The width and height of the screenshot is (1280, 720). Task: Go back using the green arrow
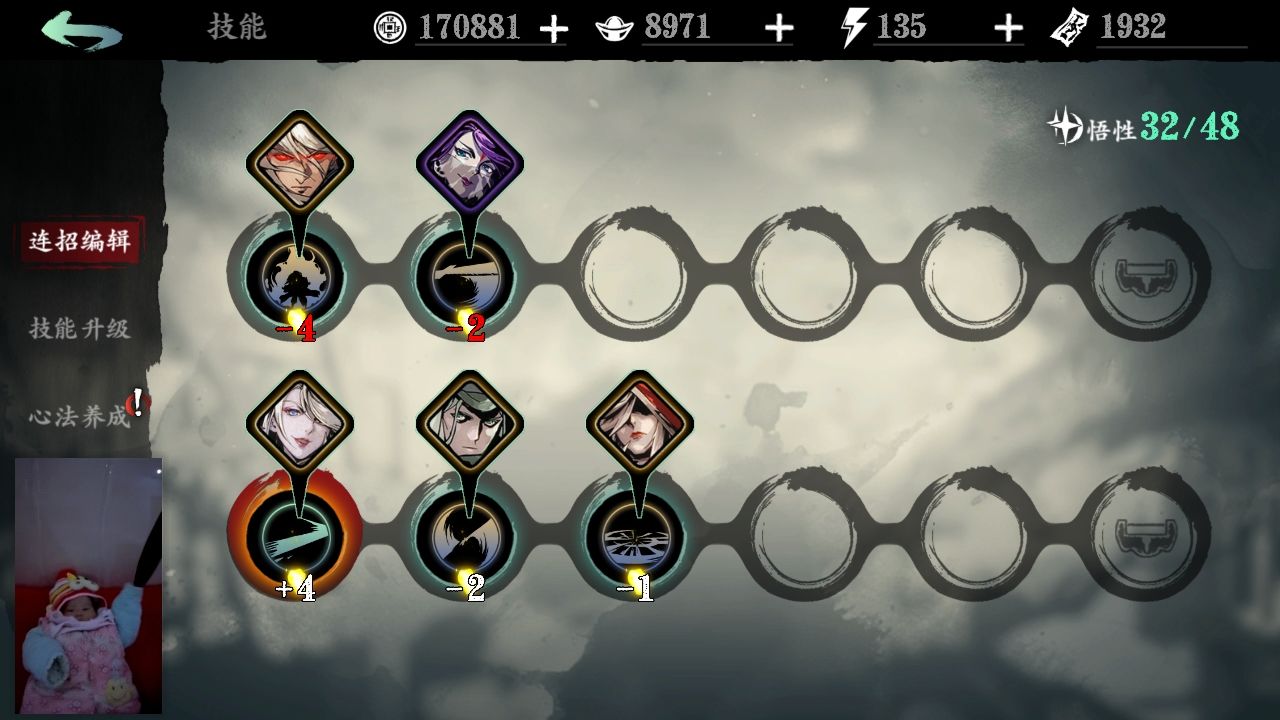point(82,30)
